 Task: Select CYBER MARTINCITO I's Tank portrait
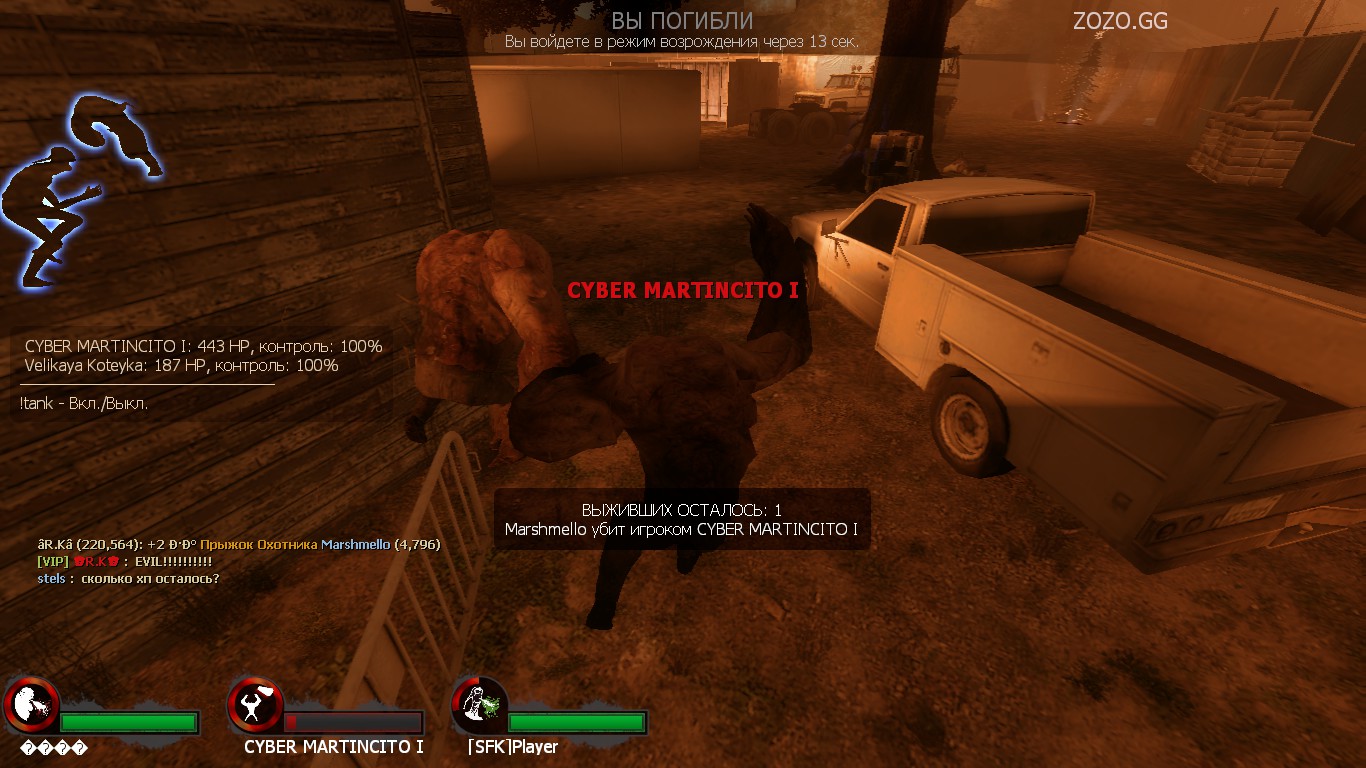point(255,706)
